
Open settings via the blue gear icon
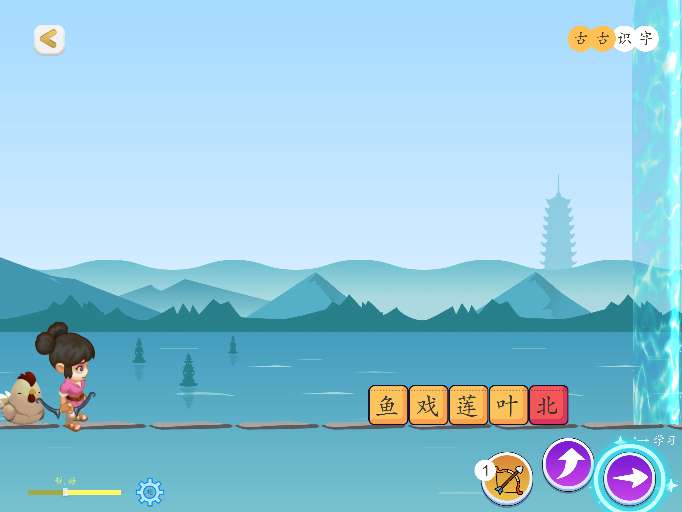coord(150,491)
